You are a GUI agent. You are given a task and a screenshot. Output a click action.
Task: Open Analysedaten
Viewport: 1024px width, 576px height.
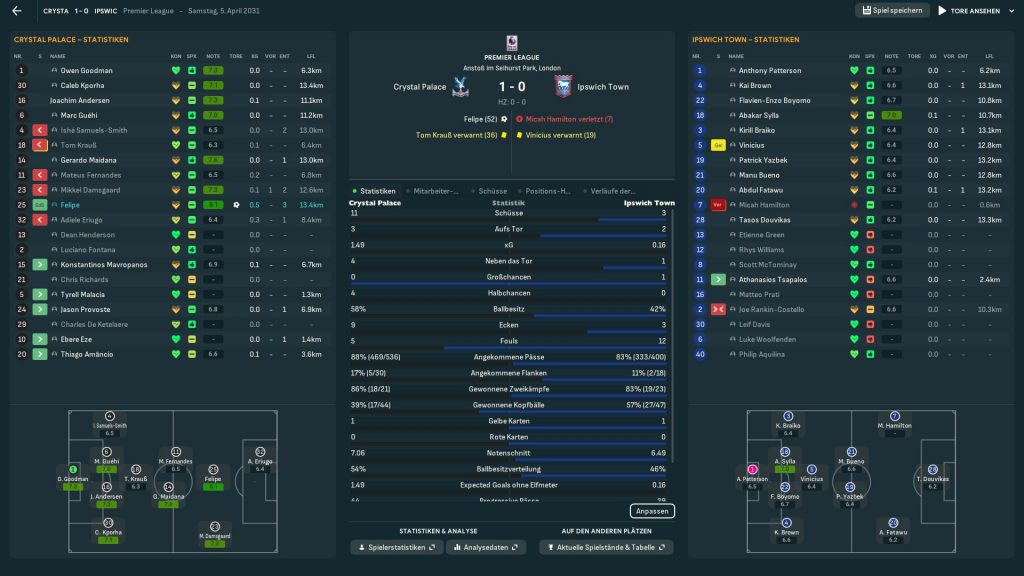487,547
